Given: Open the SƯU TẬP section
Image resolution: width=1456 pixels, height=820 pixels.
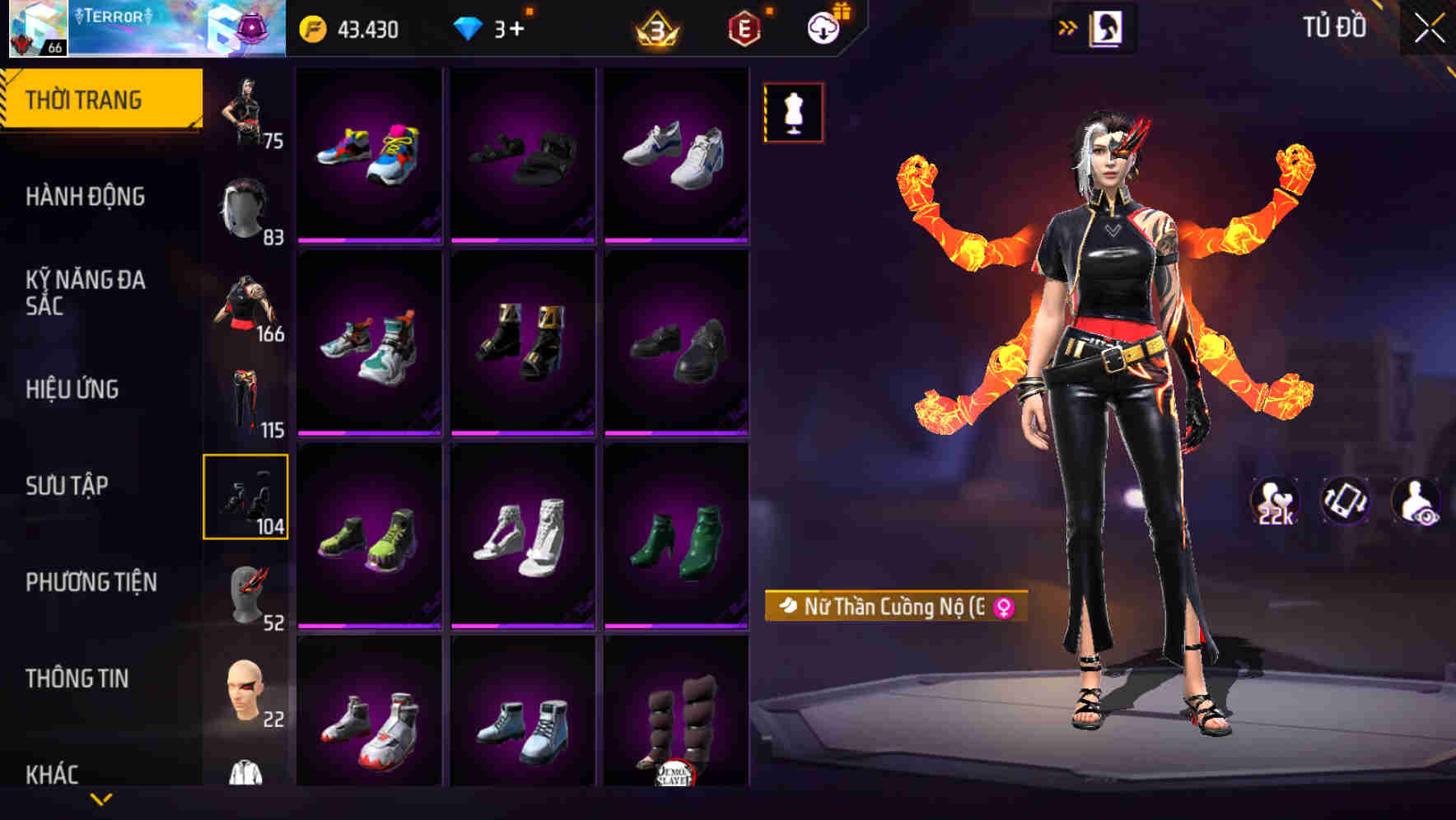Looking at the screenshot, I should tap(69, 487).
